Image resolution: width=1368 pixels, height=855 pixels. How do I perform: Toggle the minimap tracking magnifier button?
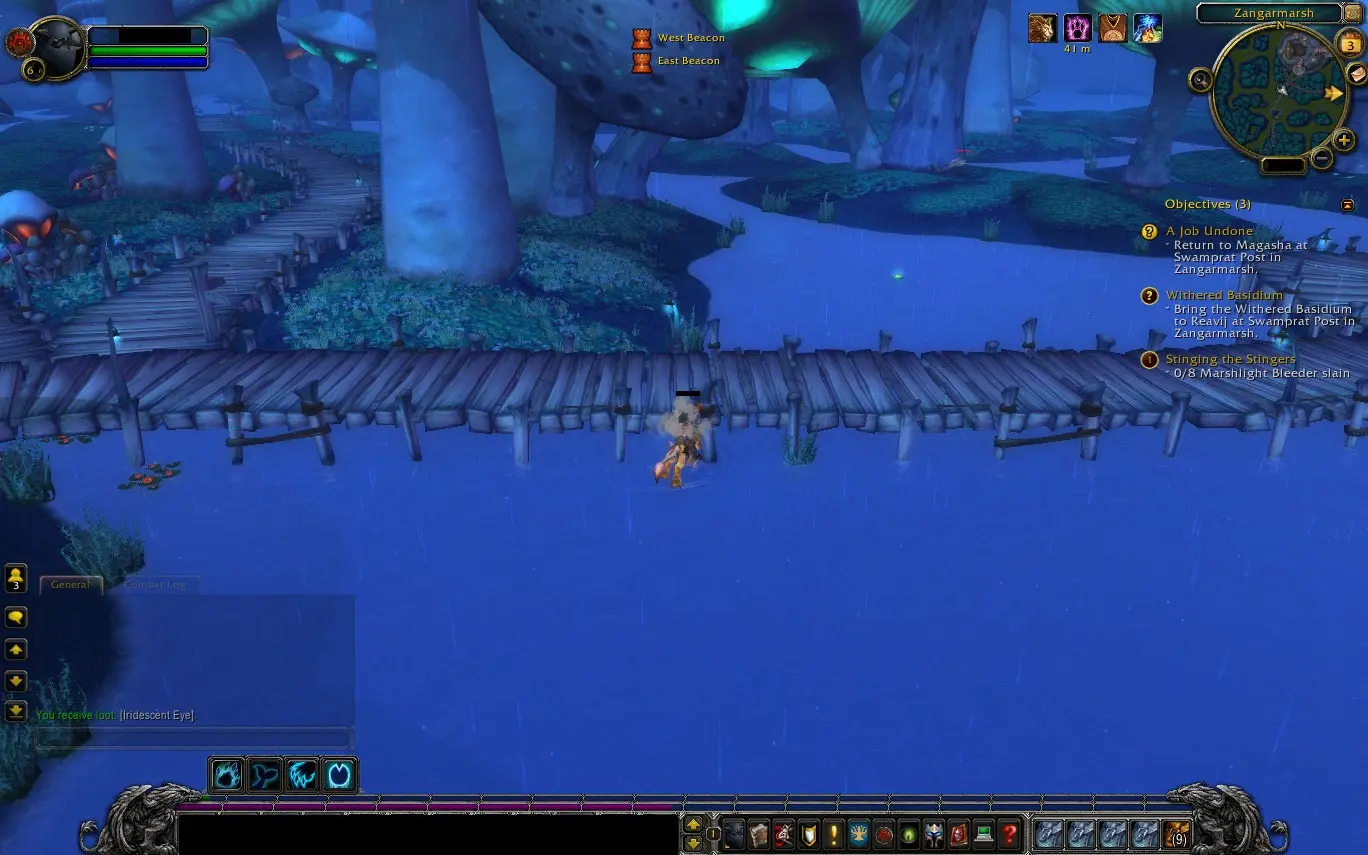tap(1200, 78)
